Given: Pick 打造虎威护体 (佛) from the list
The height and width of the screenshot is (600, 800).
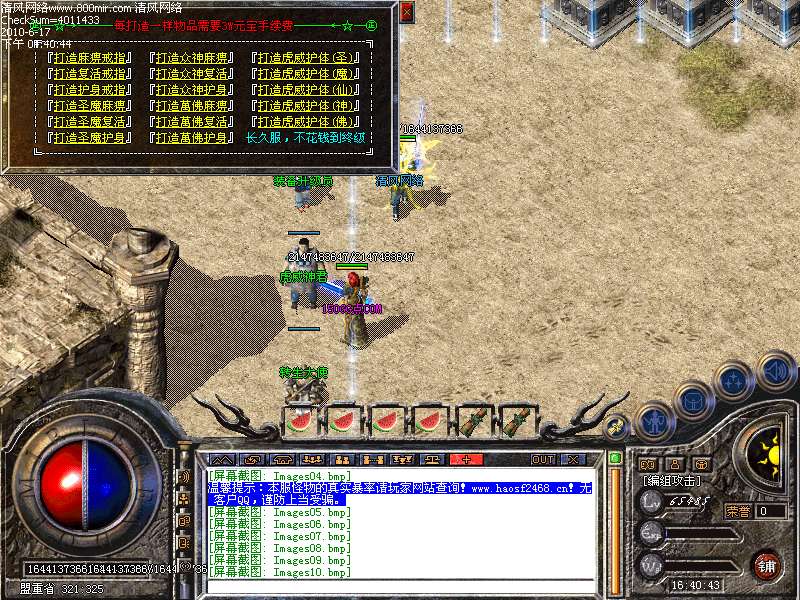Looking at the screenshot, I should [306, 122].
